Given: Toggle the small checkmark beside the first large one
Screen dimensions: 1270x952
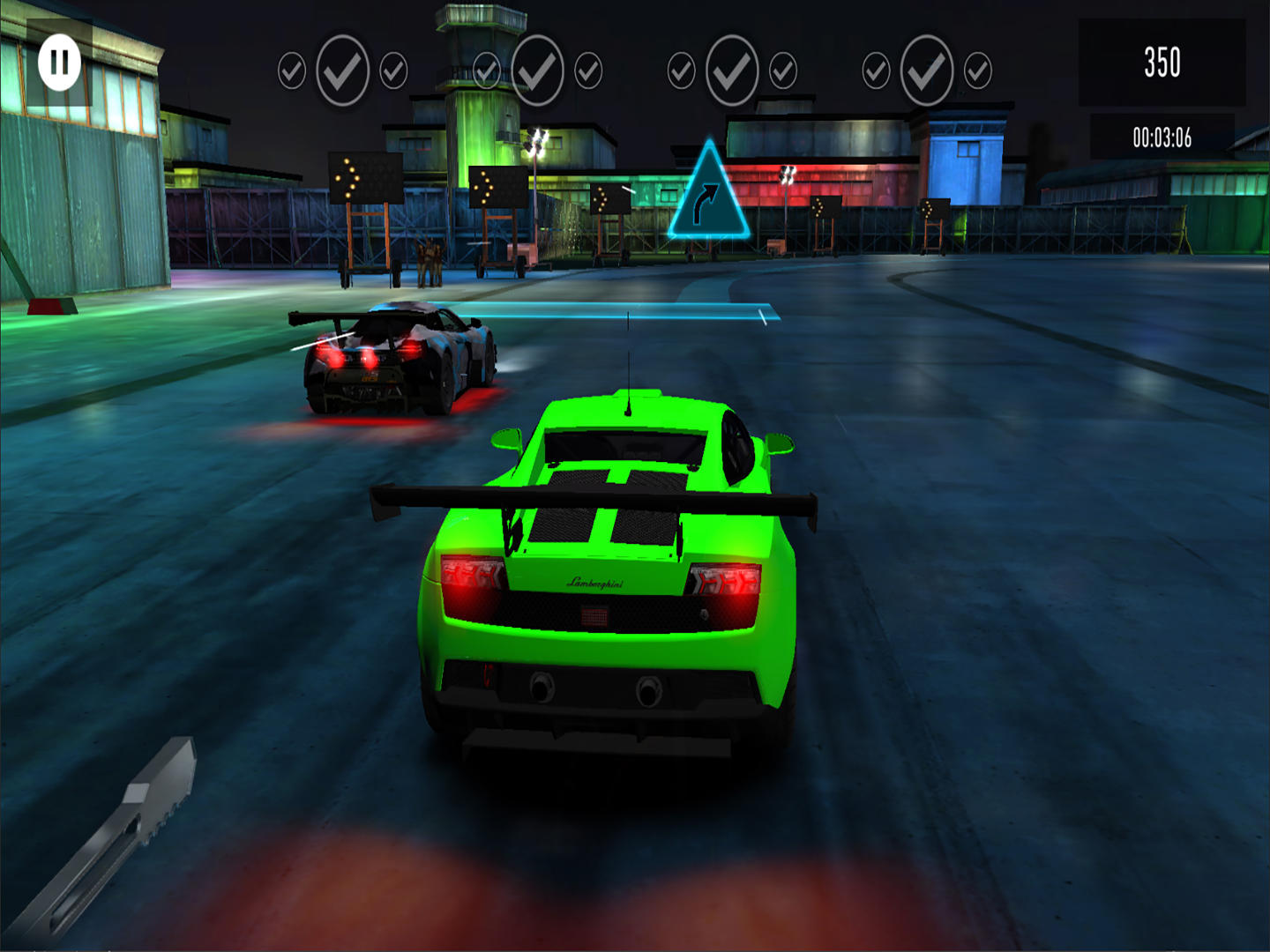Looking at the screenshot, I should tap(394, 71).
